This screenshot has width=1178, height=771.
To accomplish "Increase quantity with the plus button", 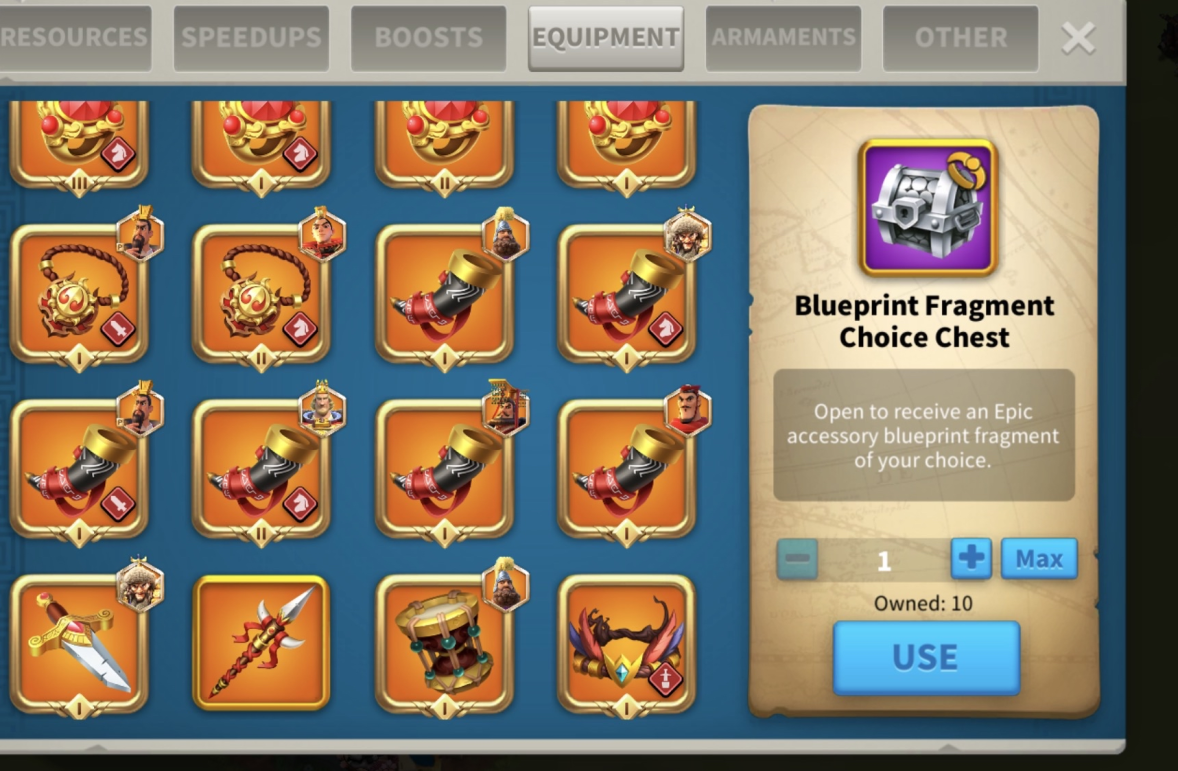I will click(x=970, y=558).
